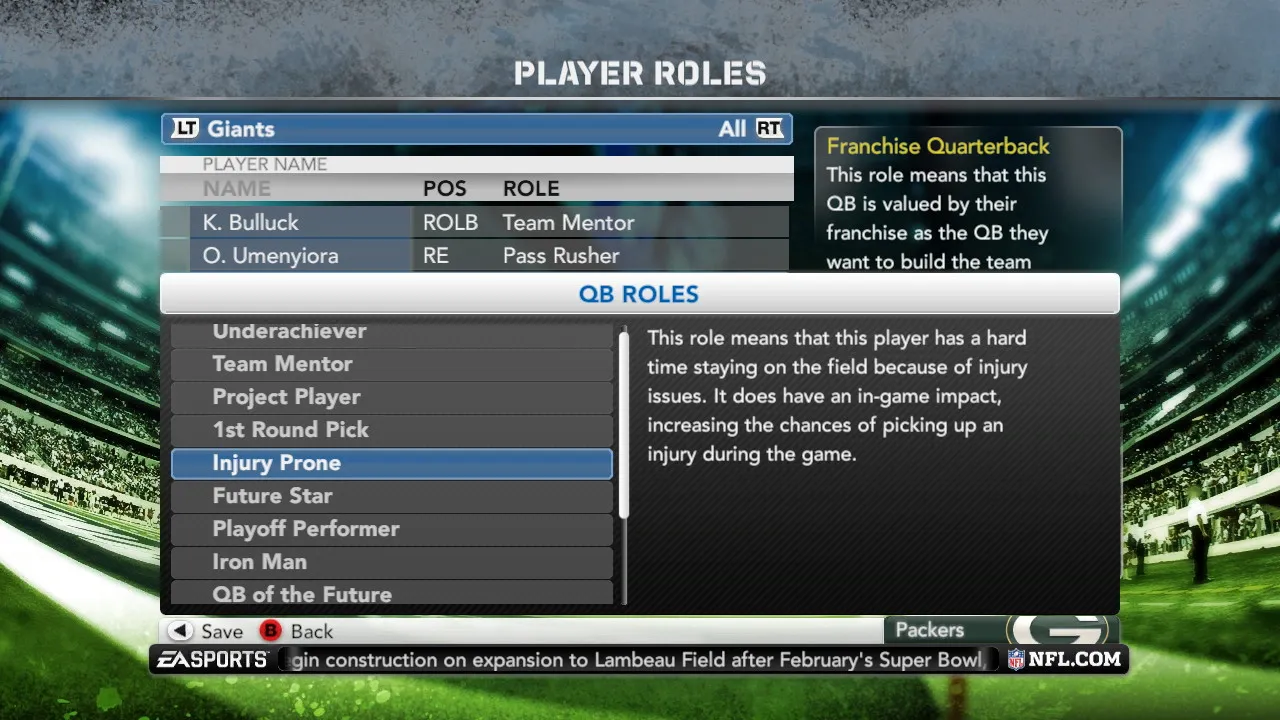Open the NFL.COM logo link
Screen dimensions: 1280x720
[x=1064, y=659]
